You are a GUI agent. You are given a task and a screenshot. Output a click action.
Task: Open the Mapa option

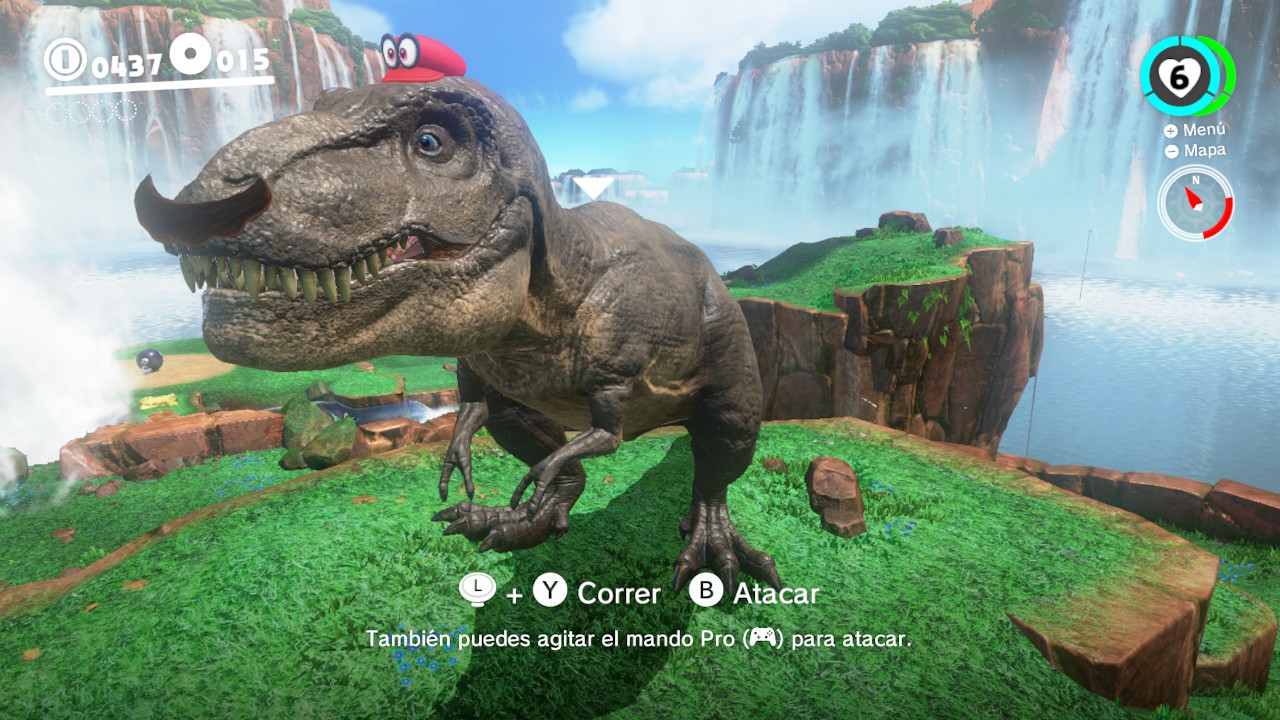coord(1195,151)
